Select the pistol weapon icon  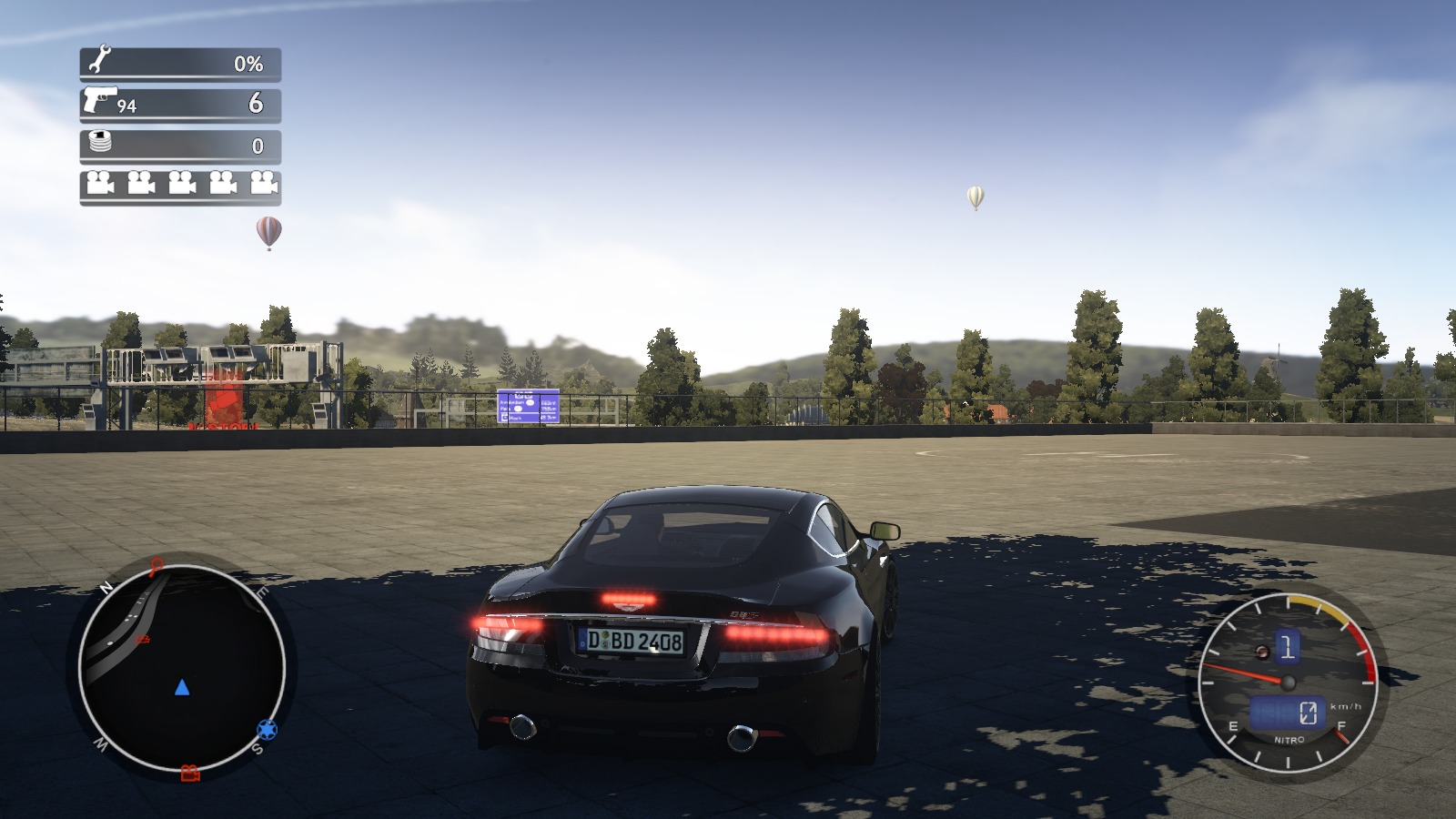pyautogui.click(x=99, y=98)
